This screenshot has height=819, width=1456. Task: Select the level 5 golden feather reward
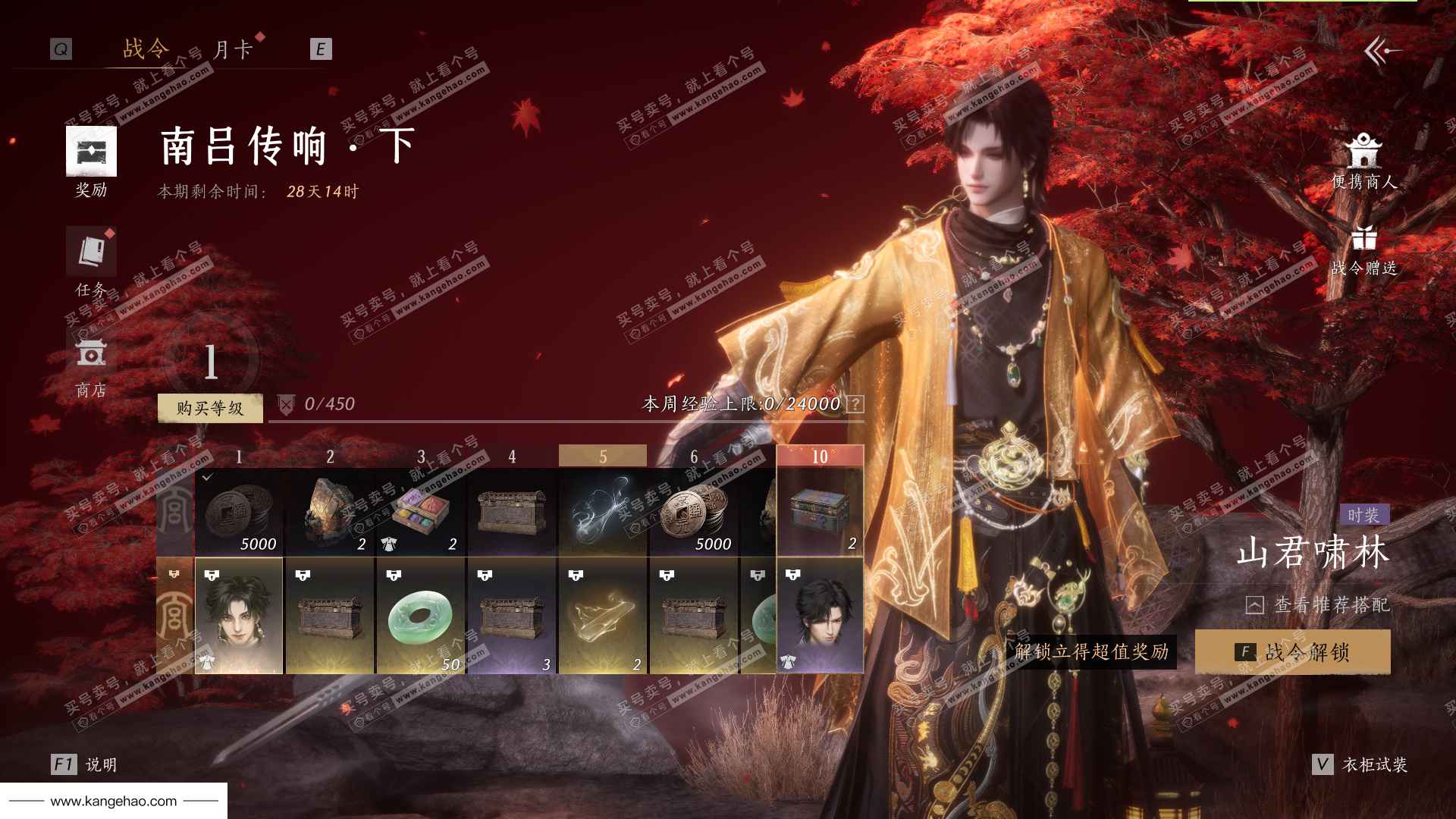pos(603,616)
